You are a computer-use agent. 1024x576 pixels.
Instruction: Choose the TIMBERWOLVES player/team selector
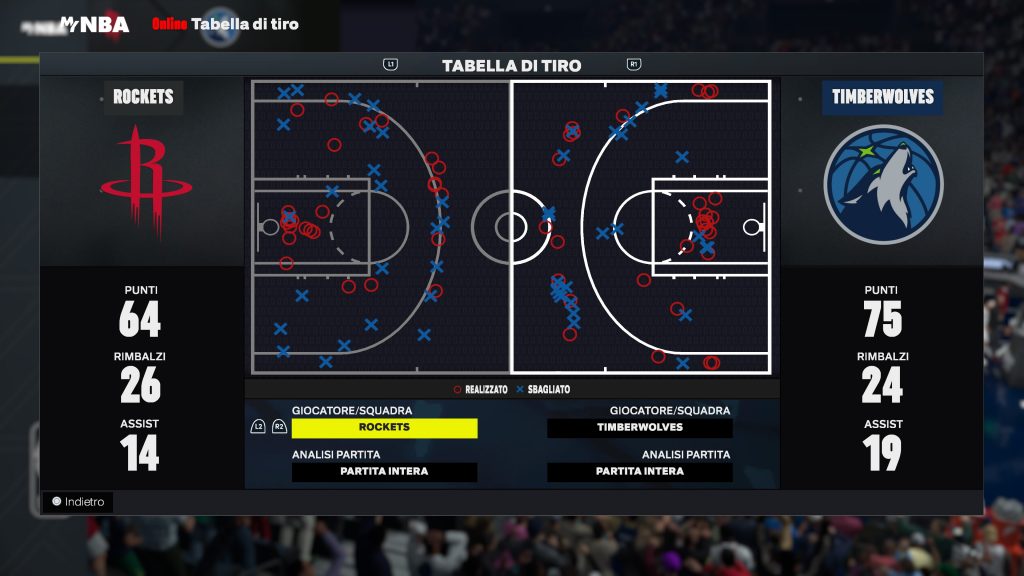(x=640, y=428)
